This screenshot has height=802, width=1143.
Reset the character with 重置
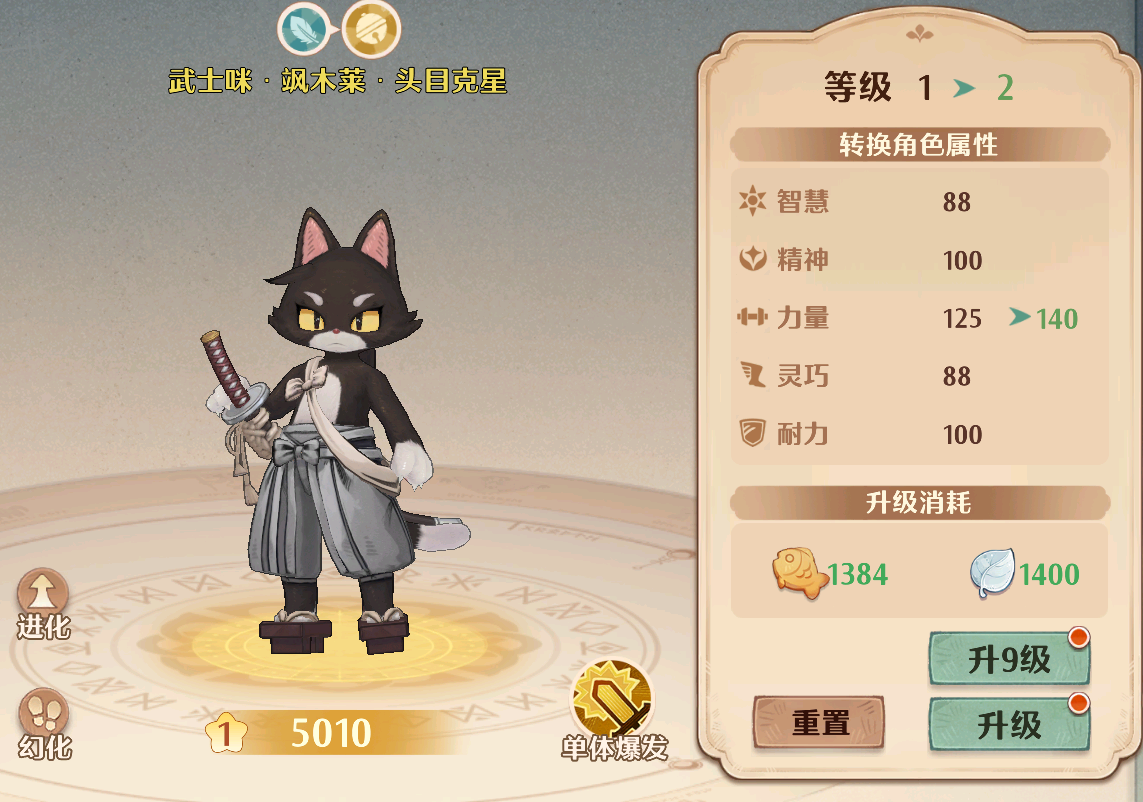pos(819,723)
